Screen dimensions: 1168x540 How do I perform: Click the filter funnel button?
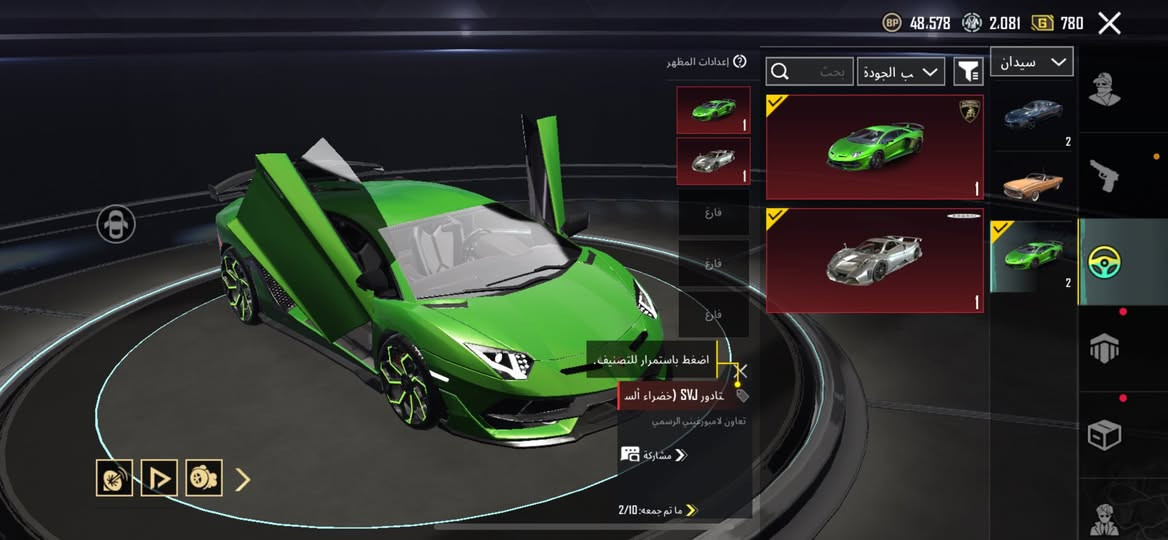click(968, 71)
